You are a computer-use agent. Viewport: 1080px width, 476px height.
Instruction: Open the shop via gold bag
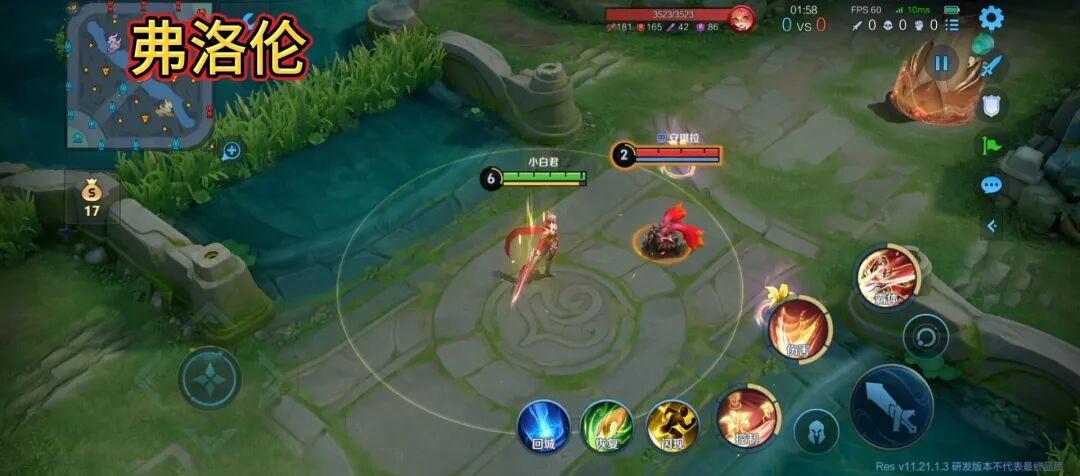[92, 195]
